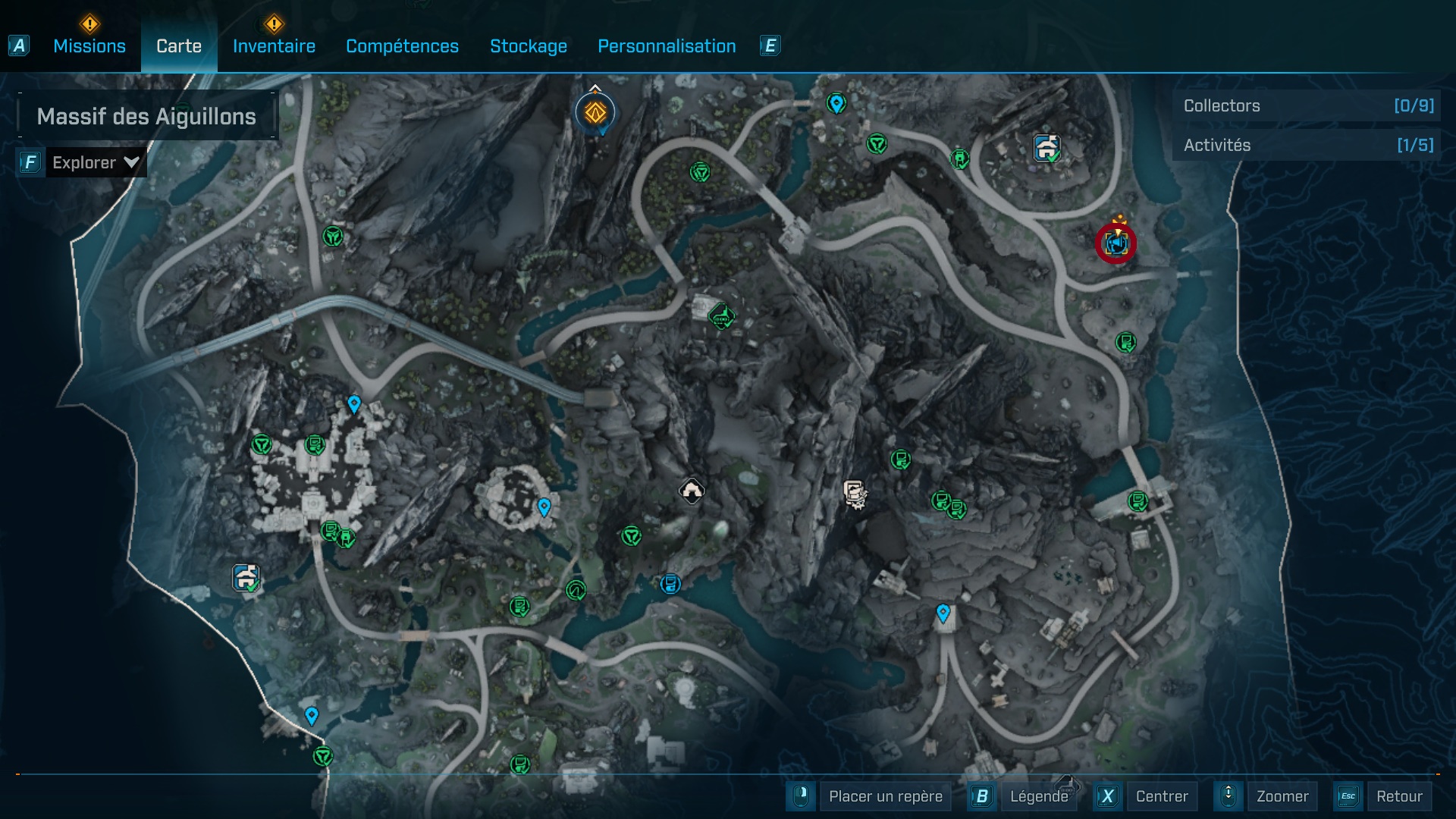Select the Carte tab
The height and width of the screenshot is (819, 1456).
click(x=179, y=46)
